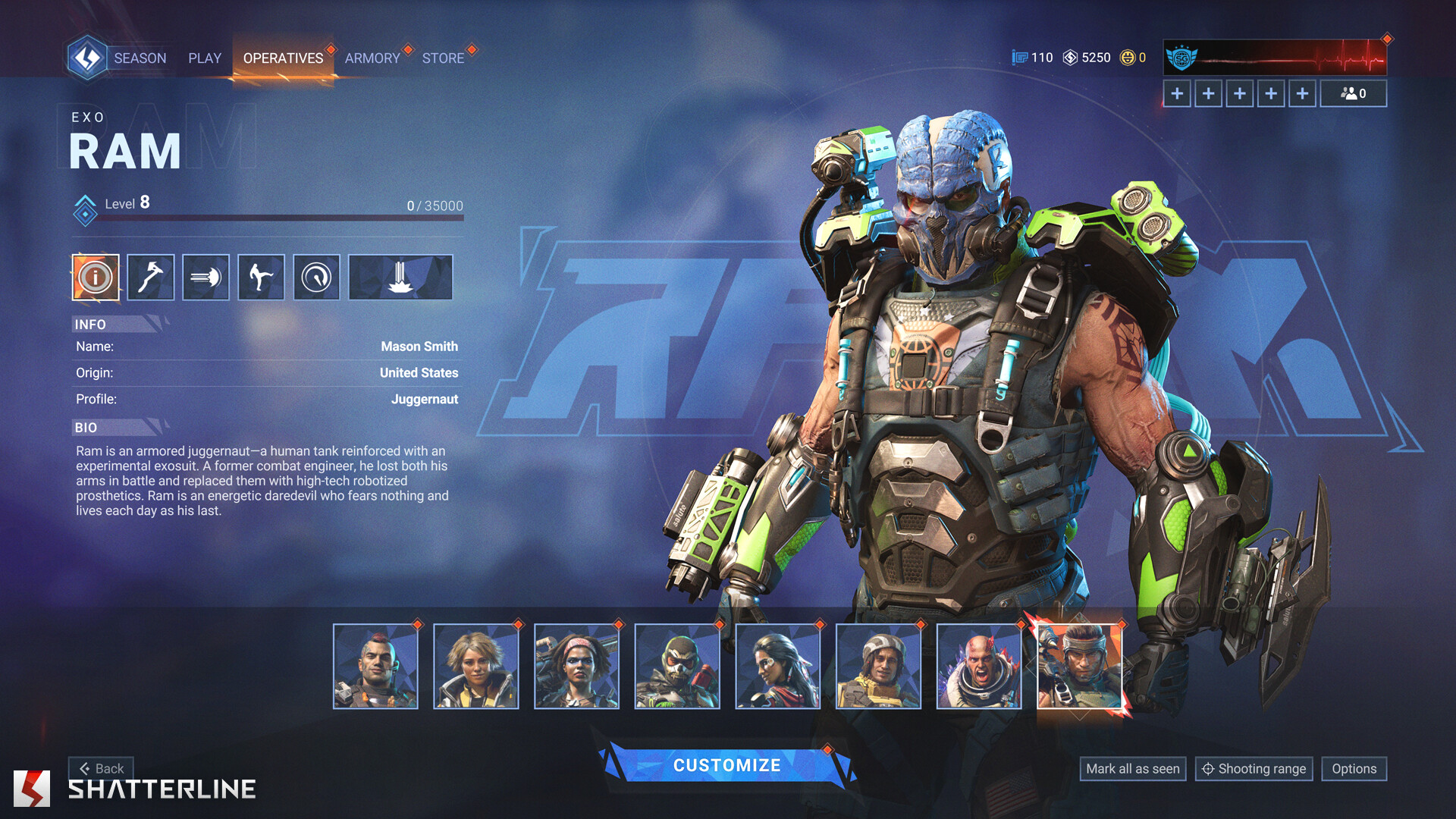Go back using the Back button
The height and width of the screenshot is (819, 1456).
(x=102, y=768)
